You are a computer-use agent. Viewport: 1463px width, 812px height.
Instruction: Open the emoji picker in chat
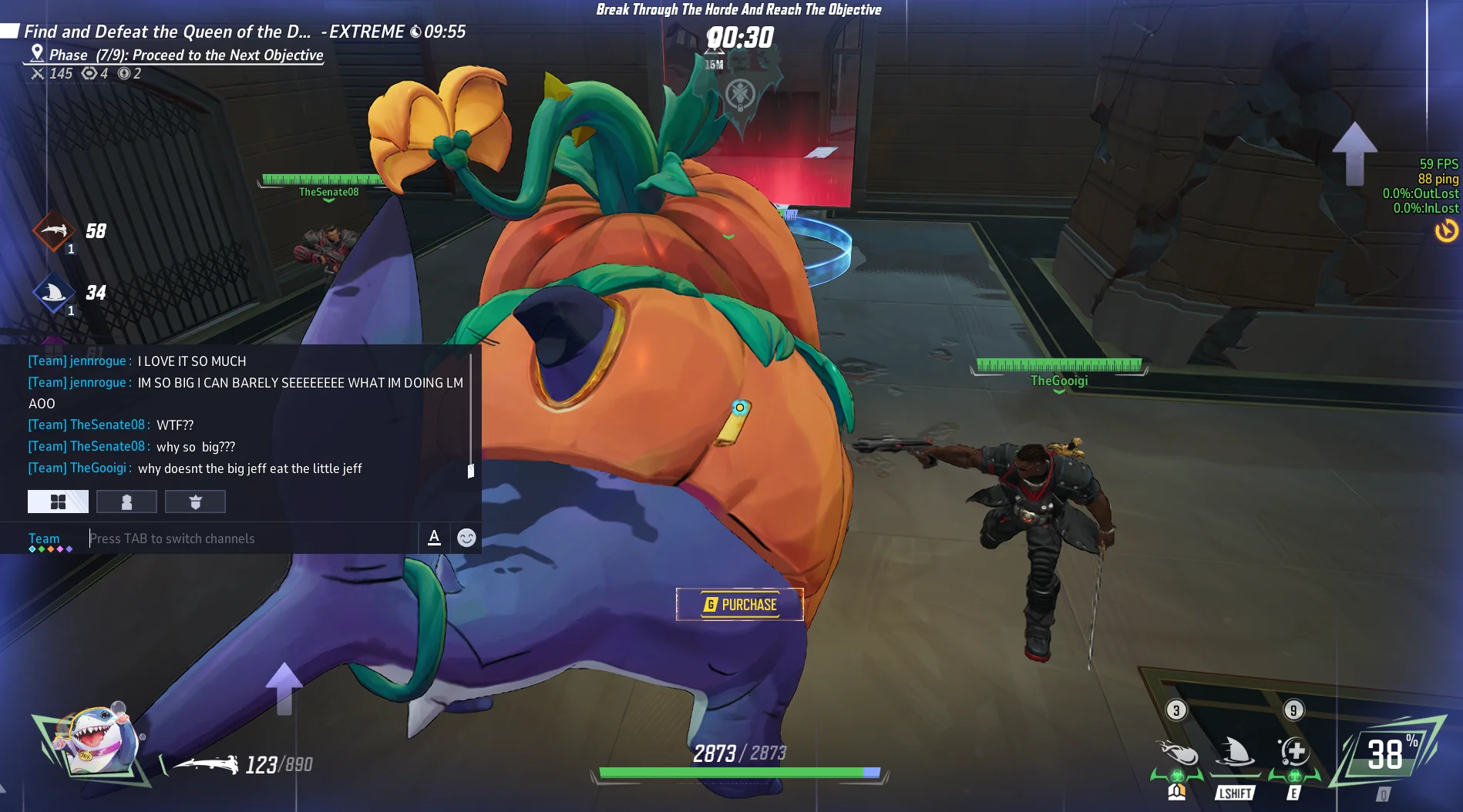click(x=466, y=538)
